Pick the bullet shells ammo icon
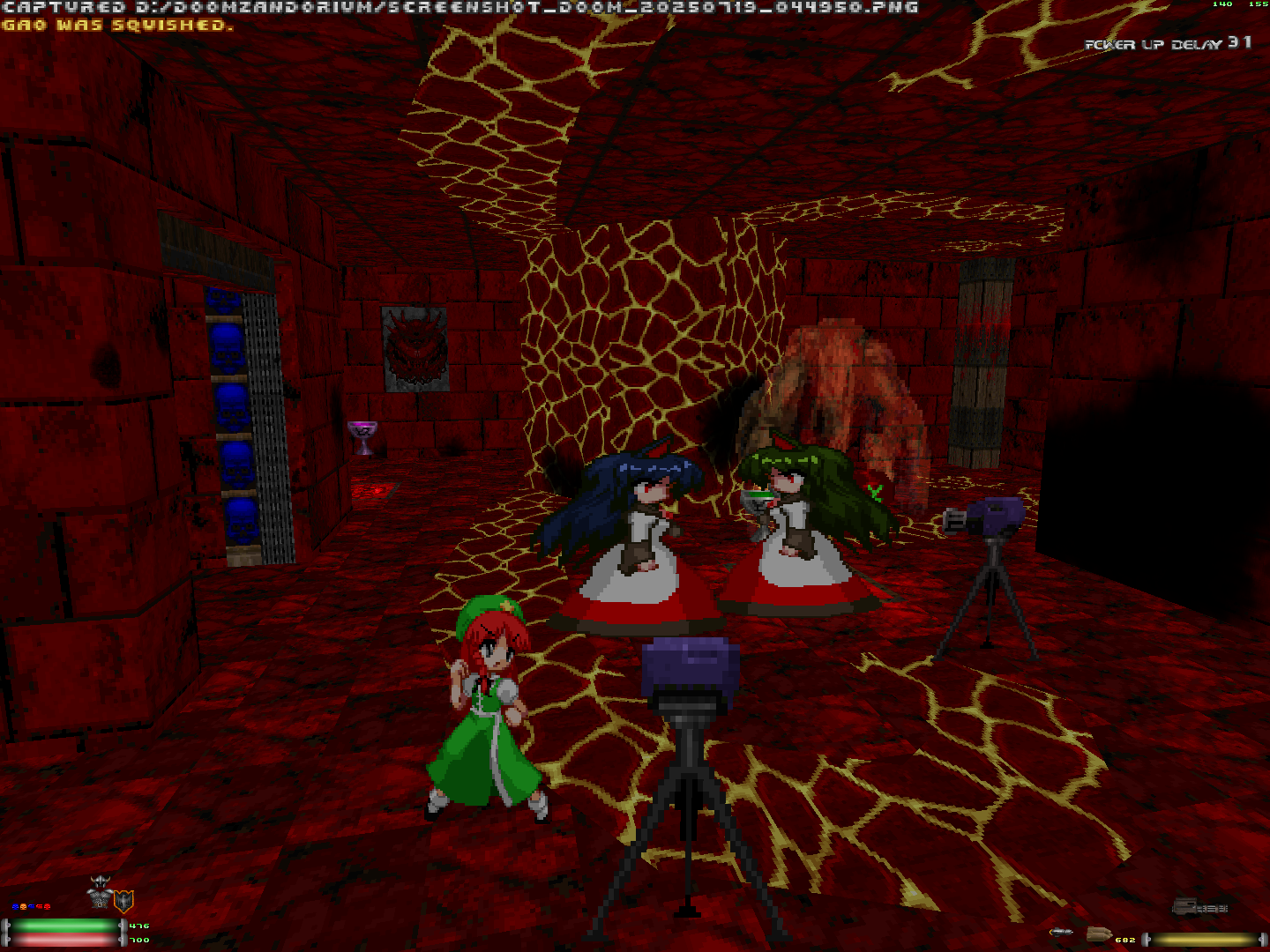 tap(1098, 934)
